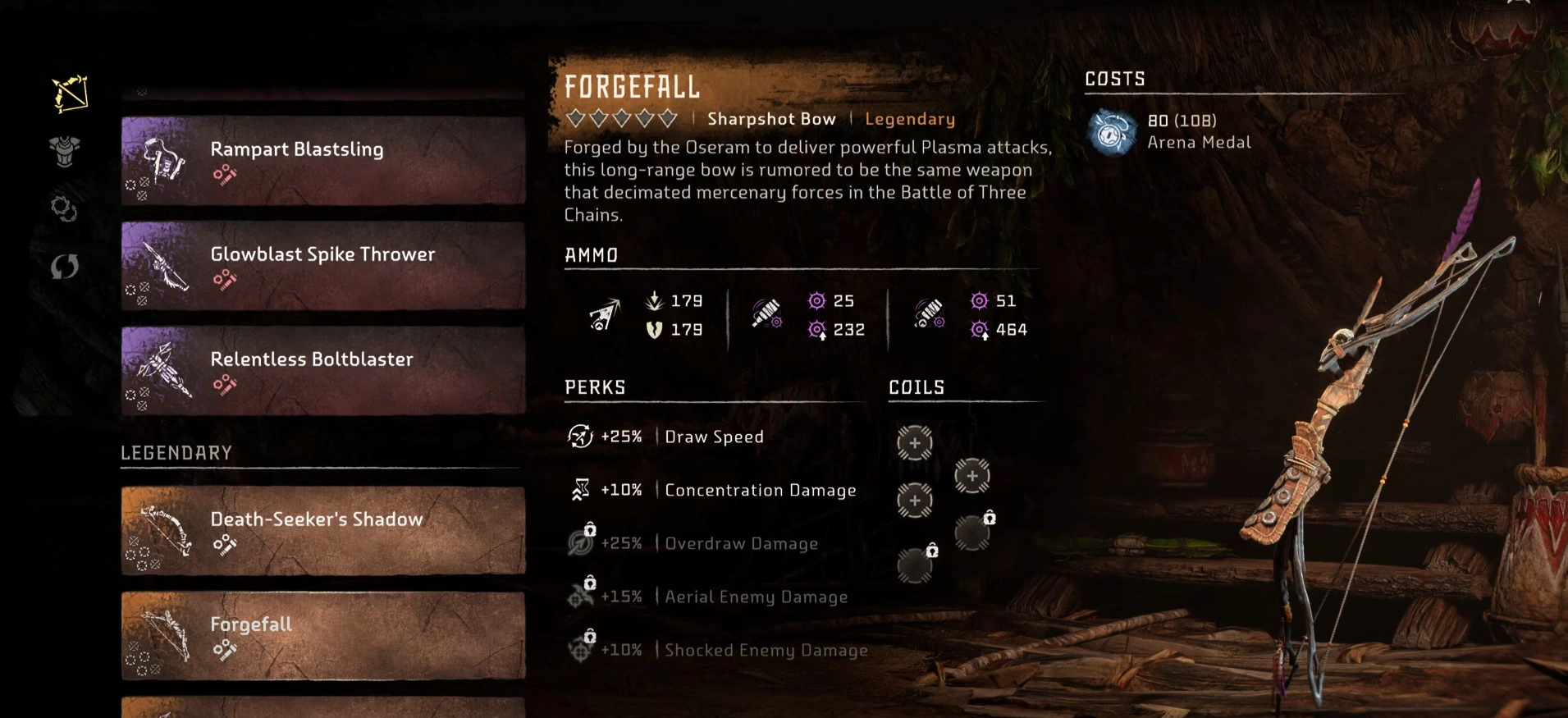
Task: Select the Concentration Damage perk
Action: (759, 490)
